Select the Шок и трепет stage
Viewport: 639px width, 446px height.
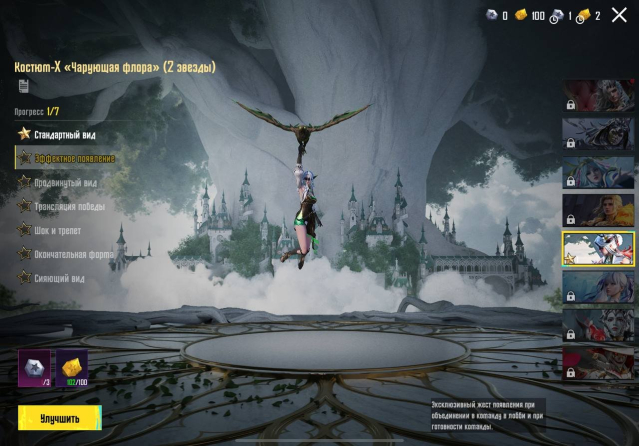click(61, 231)
